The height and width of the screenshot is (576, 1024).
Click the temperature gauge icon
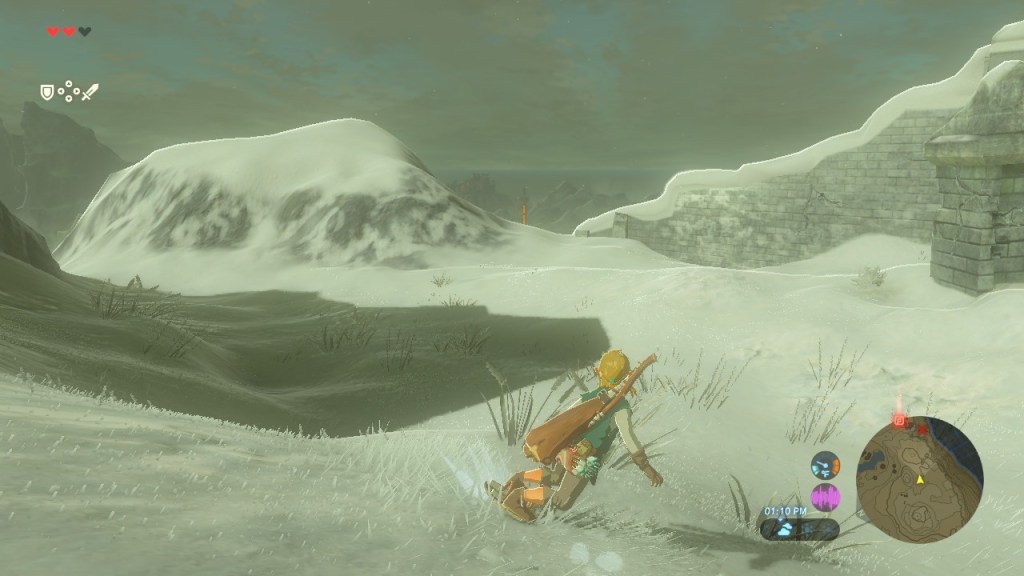tap(825, 465)
